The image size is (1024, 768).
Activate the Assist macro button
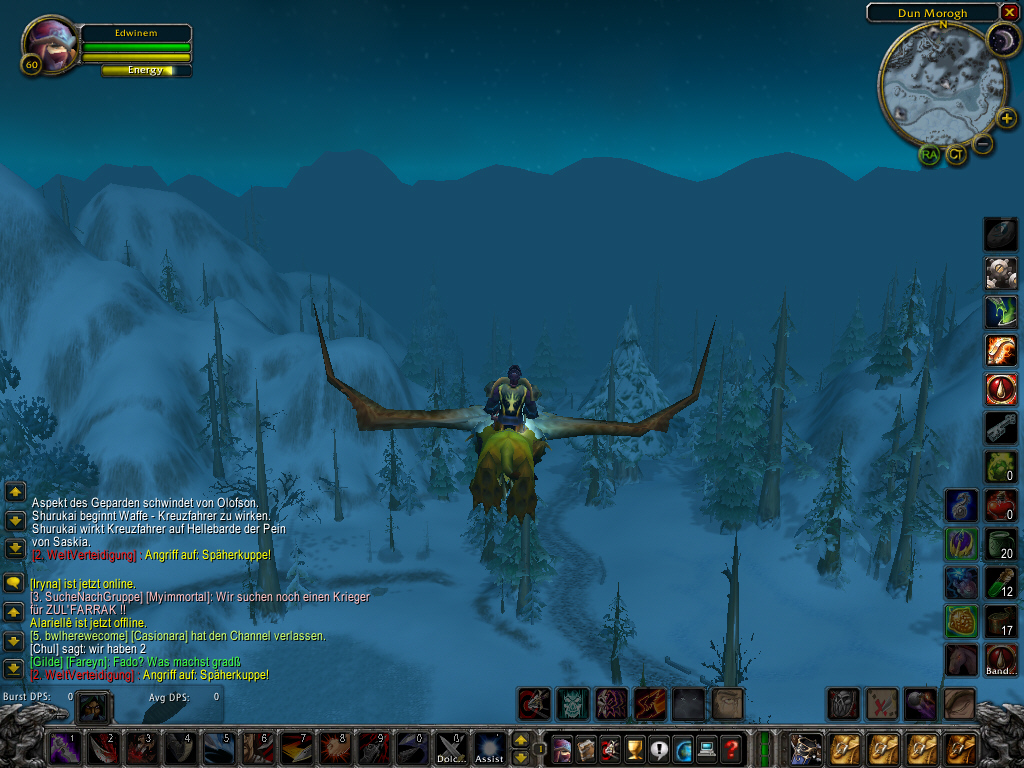click(x=490, y=748)
